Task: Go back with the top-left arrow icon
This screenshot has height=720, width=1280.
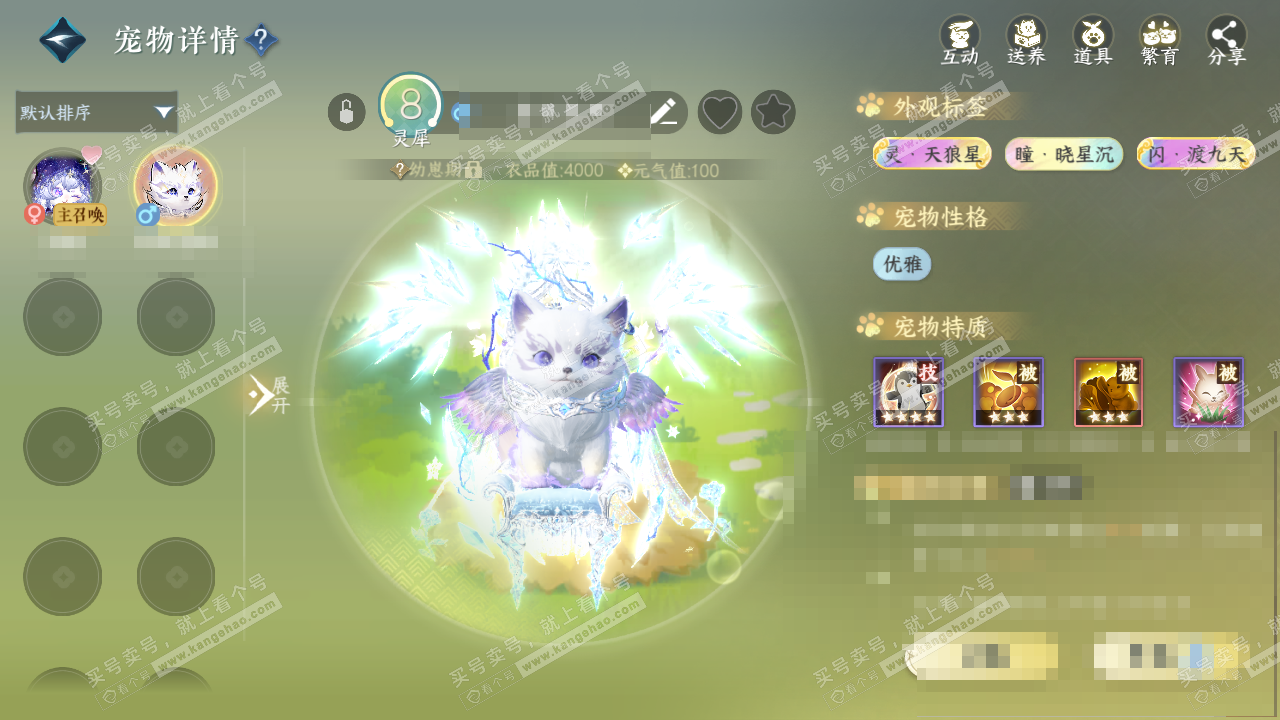Action: point(62,40)
